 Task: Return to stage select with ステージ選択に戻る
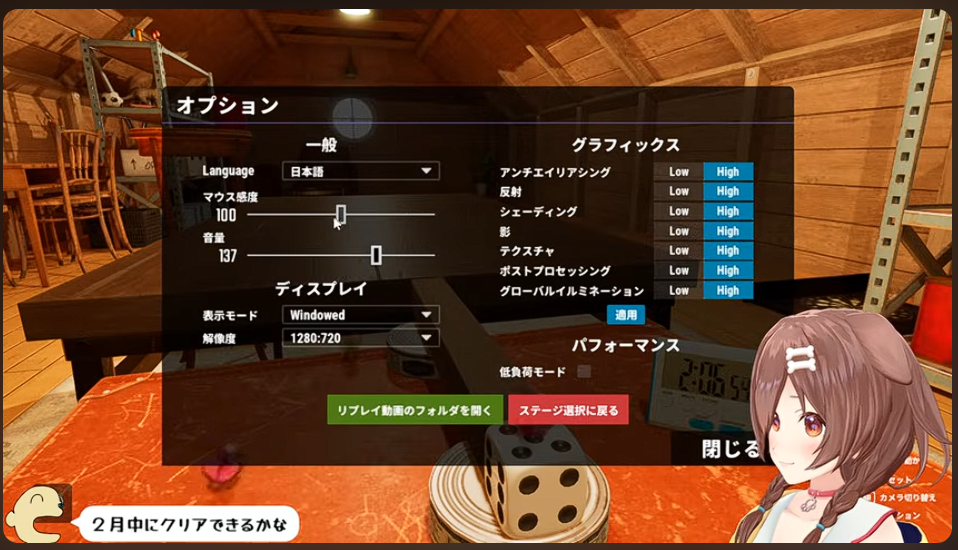(x=568, y=410)
